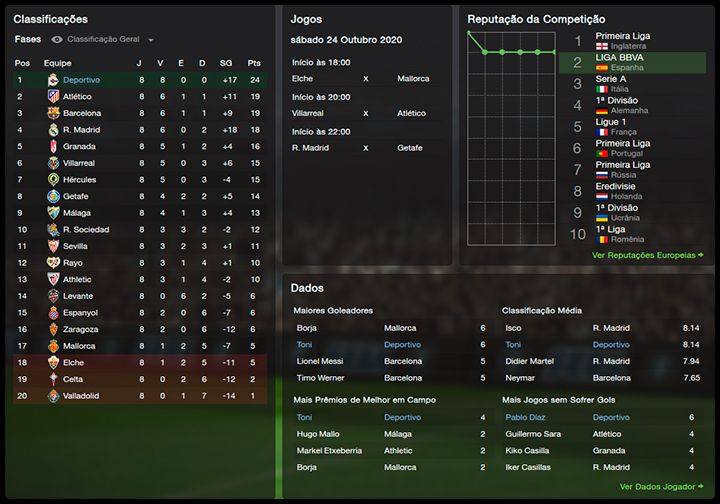View Isco in the average rating list
This screenshot has height=504, width=720.
pos(513,327)
